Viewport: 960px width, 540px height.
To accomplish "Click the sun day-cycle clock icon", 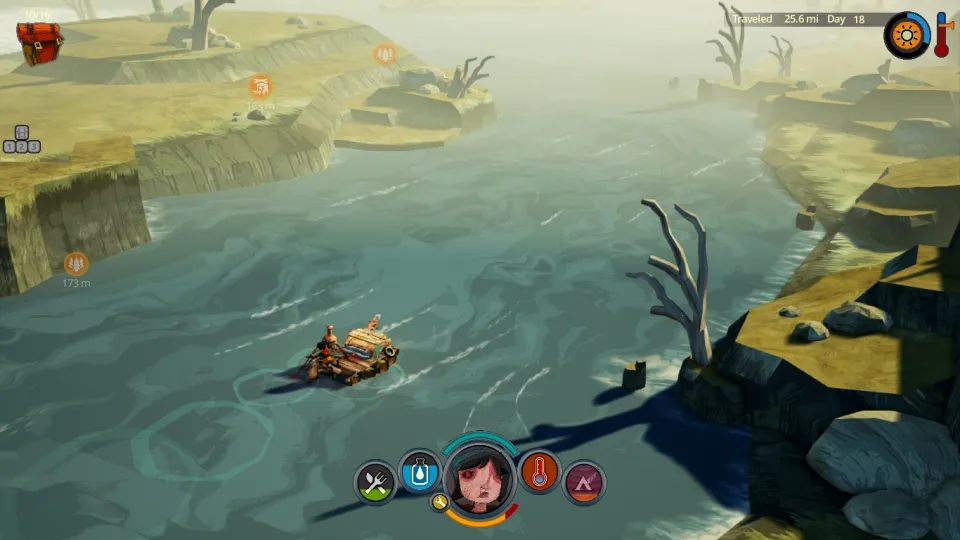I will click(x=907, y=34).
